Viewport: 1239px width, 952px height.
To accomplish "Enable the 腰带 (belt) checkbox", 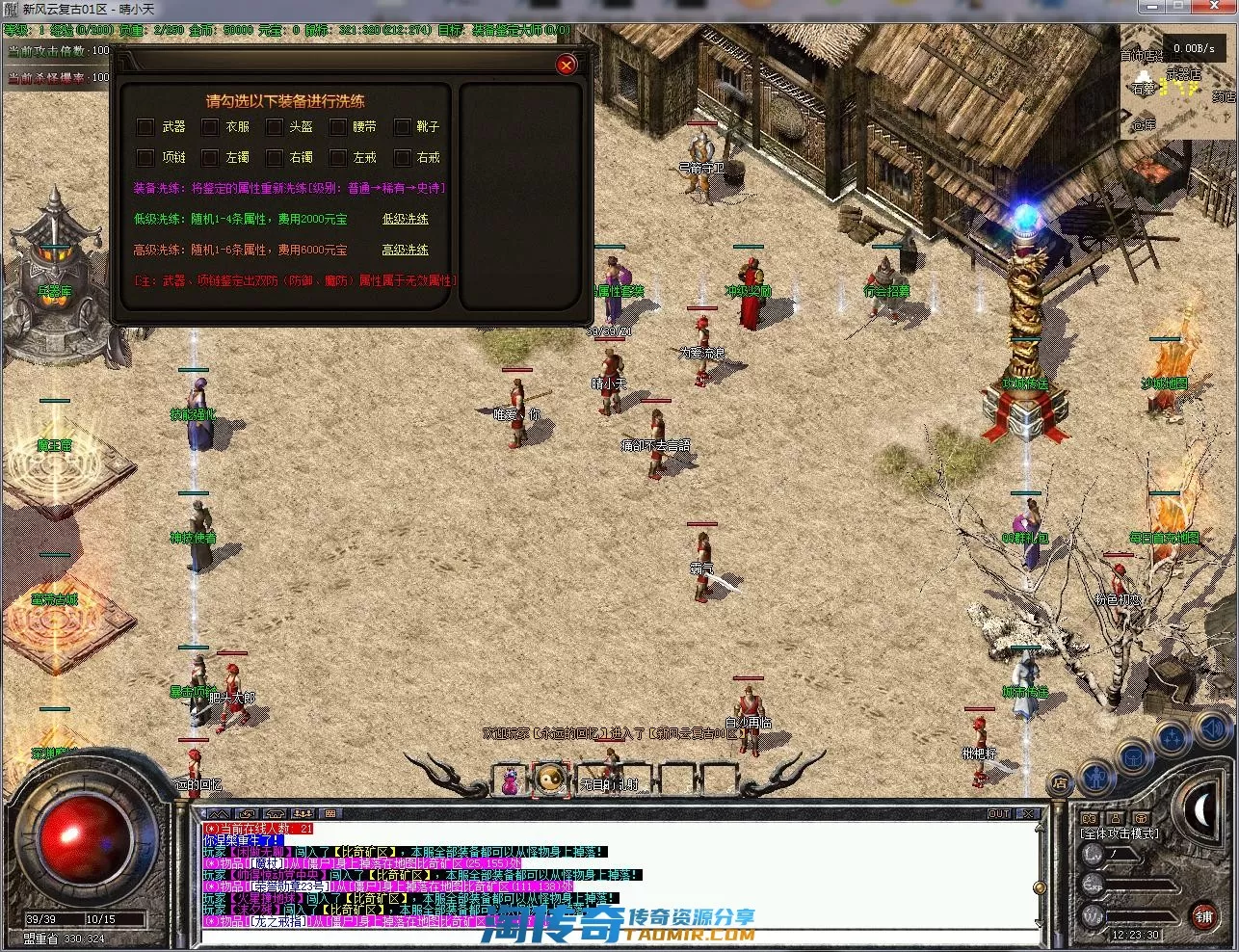I will pyautogui.click(x=337, y=126).
